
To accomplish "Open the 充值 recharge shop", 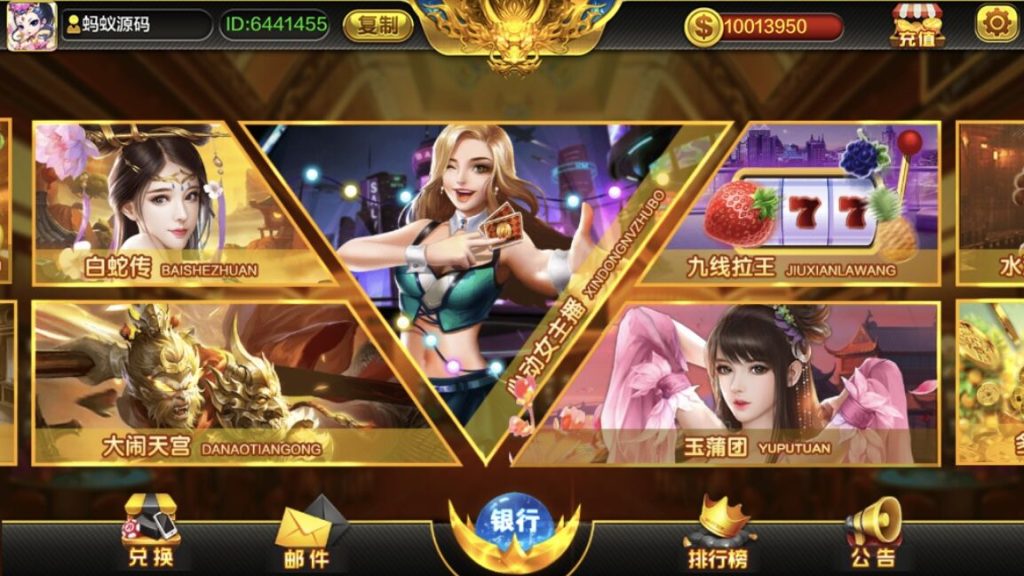I will (917, 26).
